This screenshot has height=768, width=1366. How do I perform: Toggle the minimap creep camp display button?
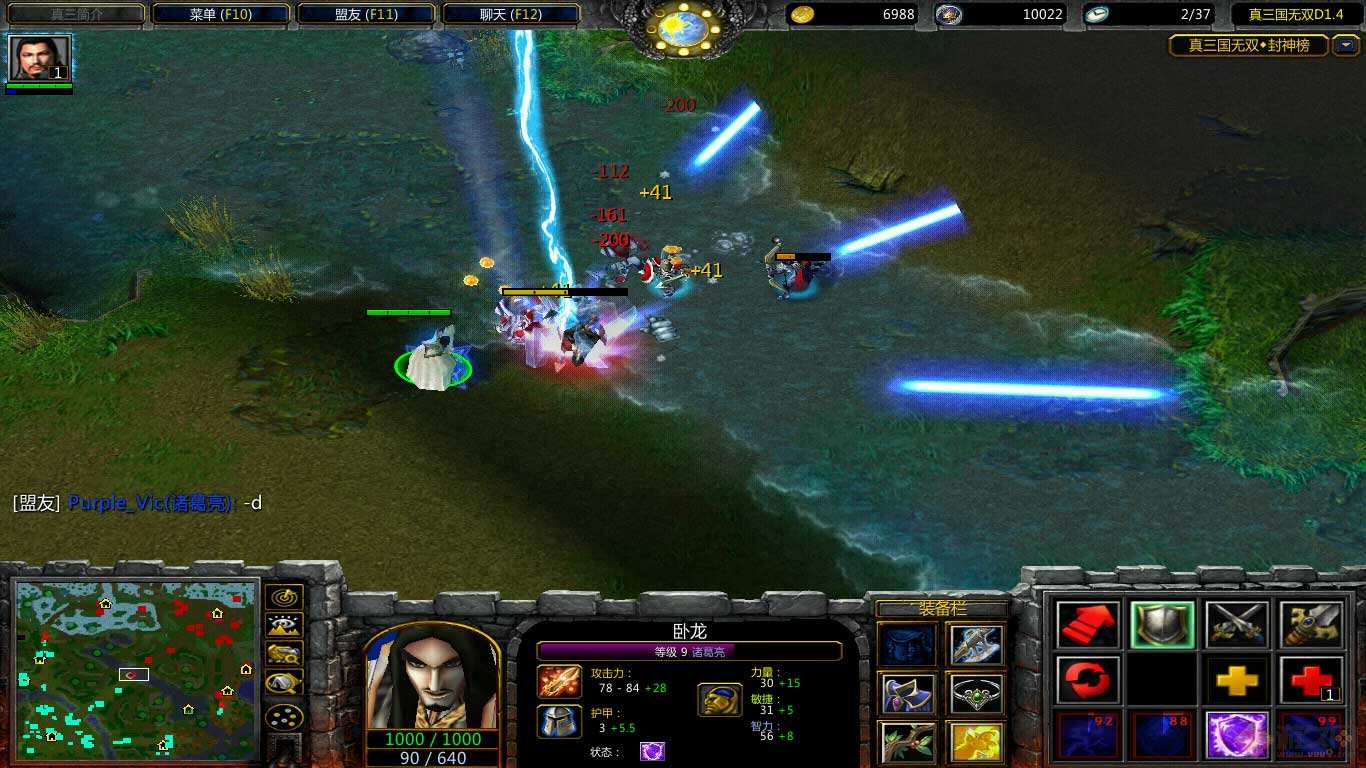click(285, 684)
